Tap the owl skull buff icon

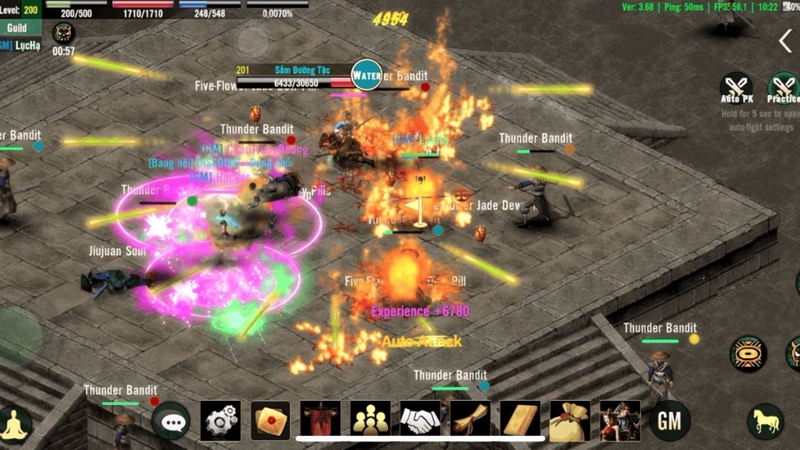[63, 33]
